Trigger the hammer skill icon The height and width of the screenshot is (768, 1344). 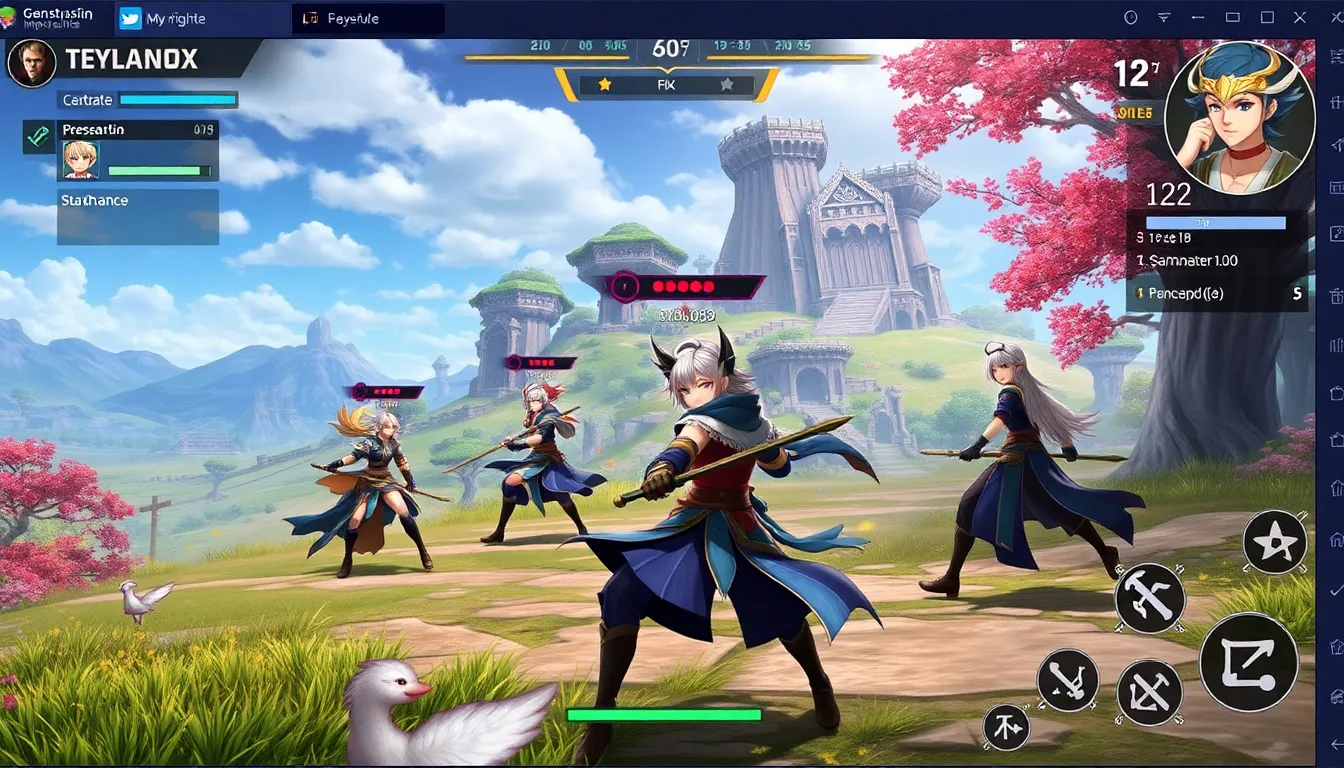[1150, 598]
